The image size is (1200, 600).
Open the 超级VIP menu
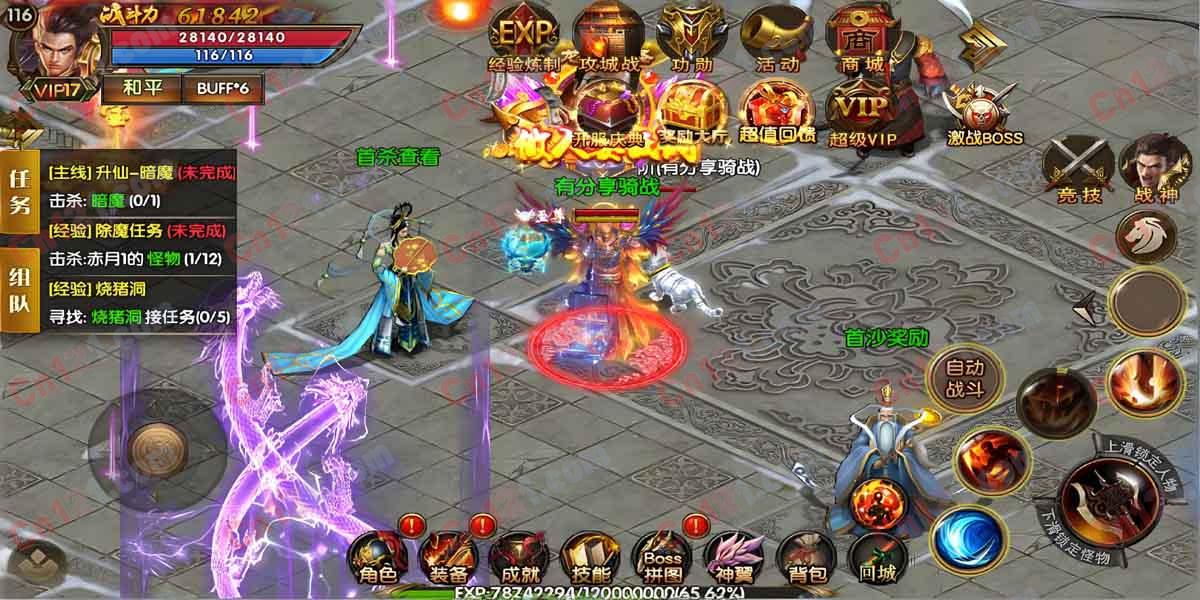pos(861,110)
